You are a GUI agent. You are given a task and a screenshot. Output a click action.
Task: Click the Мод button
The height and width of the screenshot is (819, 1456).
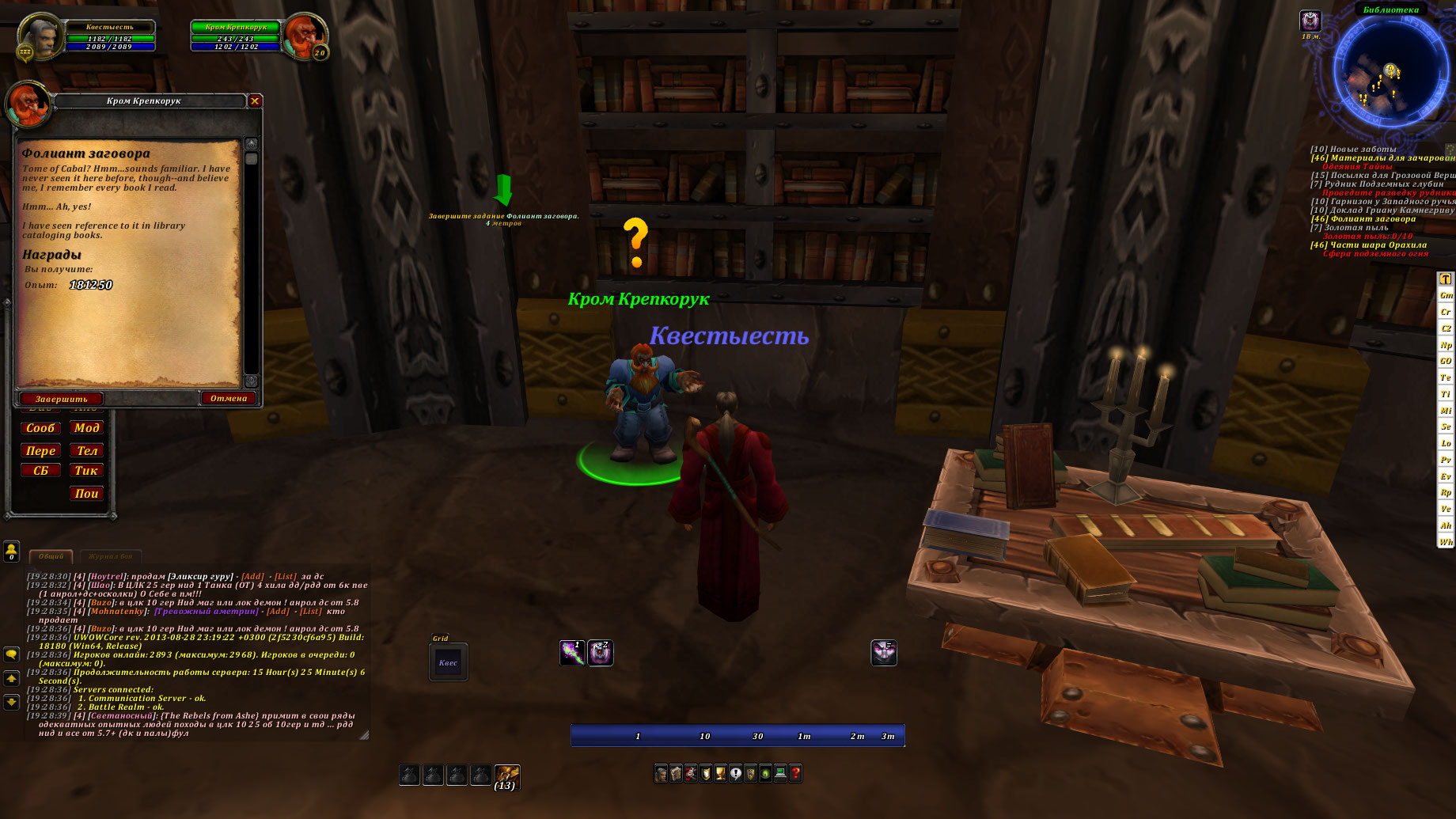[x=86, y=428]
